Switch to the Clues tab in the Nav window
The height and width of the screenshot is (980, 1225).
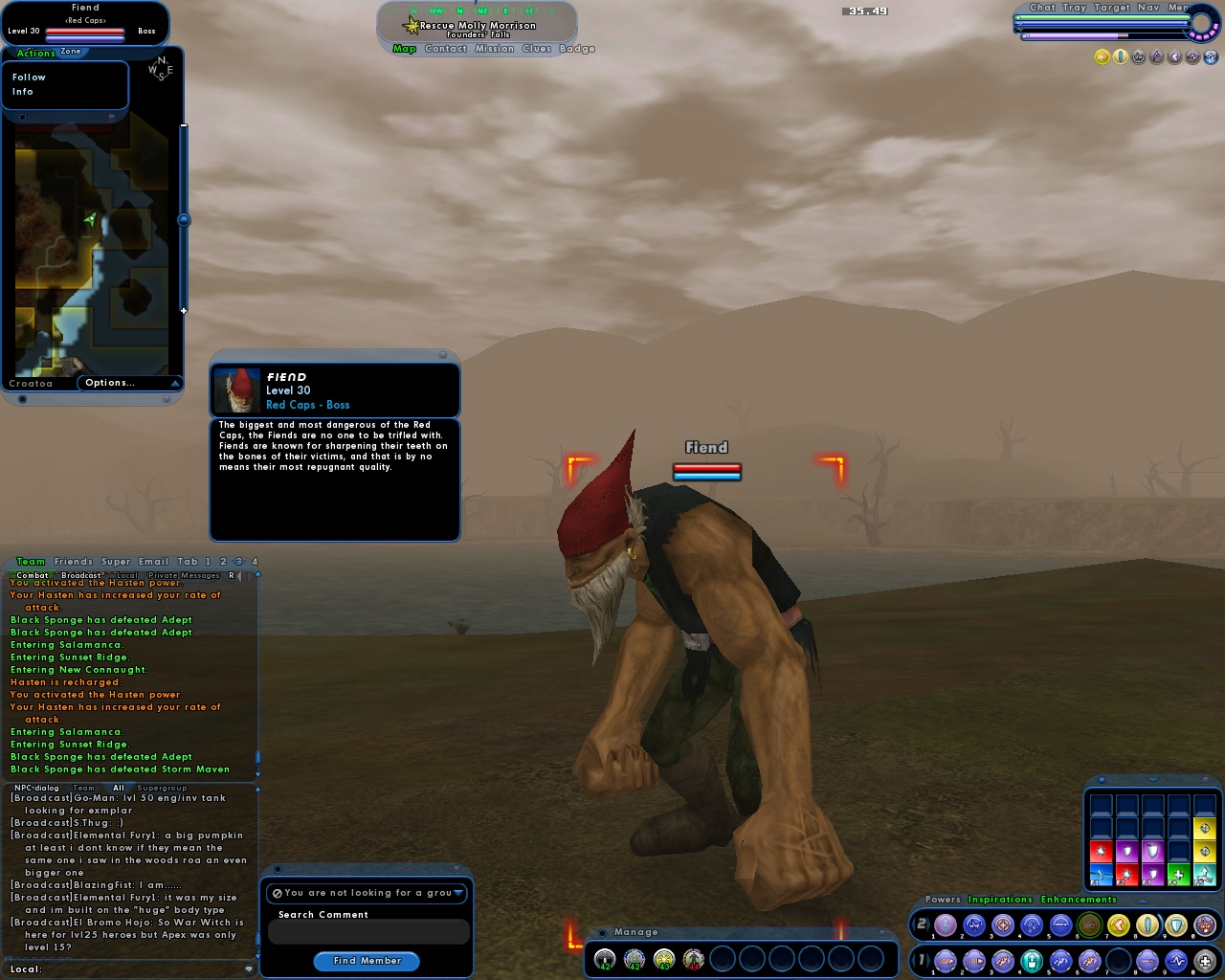click(535, 49)
